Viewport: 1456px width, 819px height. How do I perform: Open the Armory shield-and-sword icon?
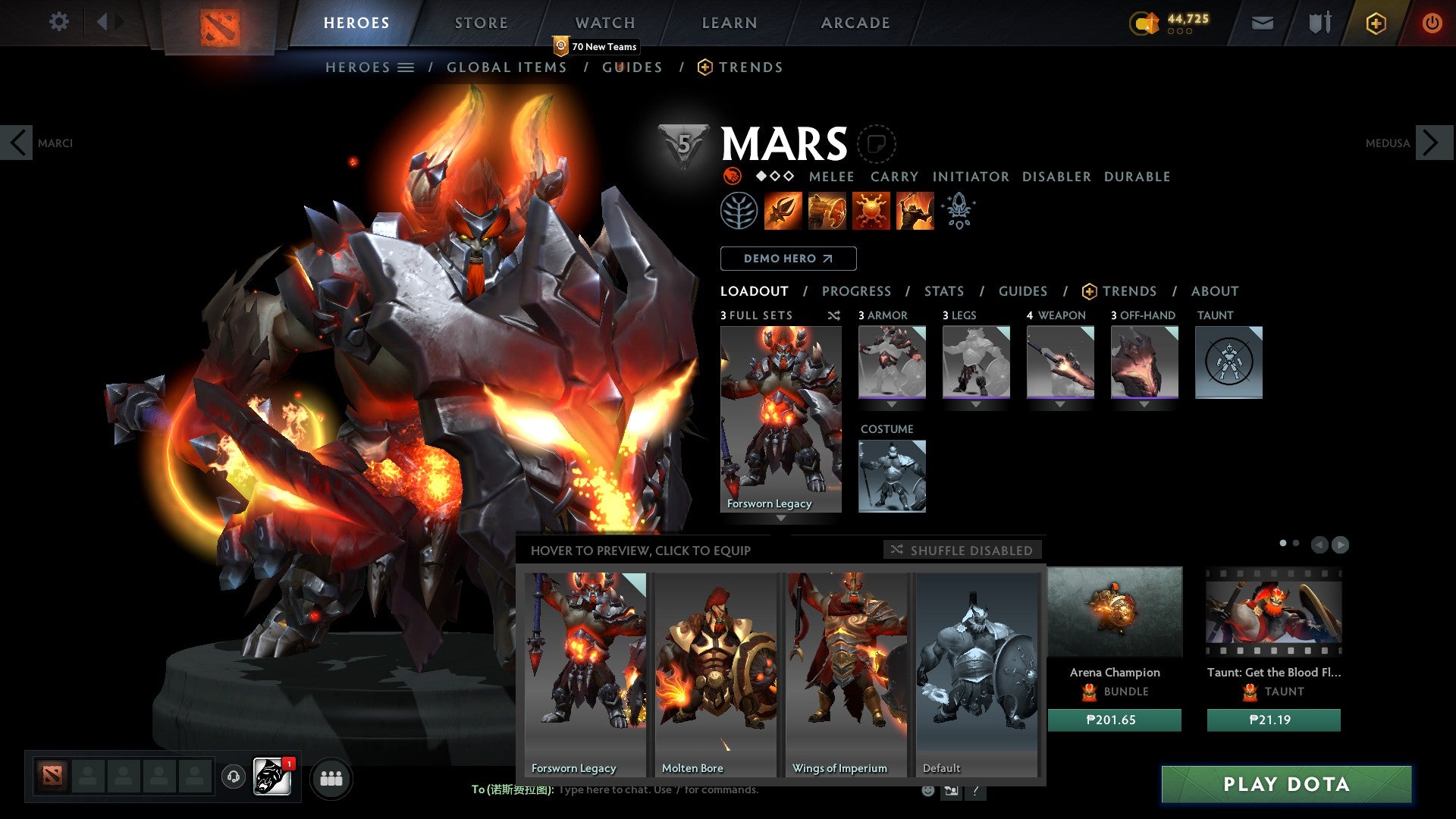(x=1319, y=23)
